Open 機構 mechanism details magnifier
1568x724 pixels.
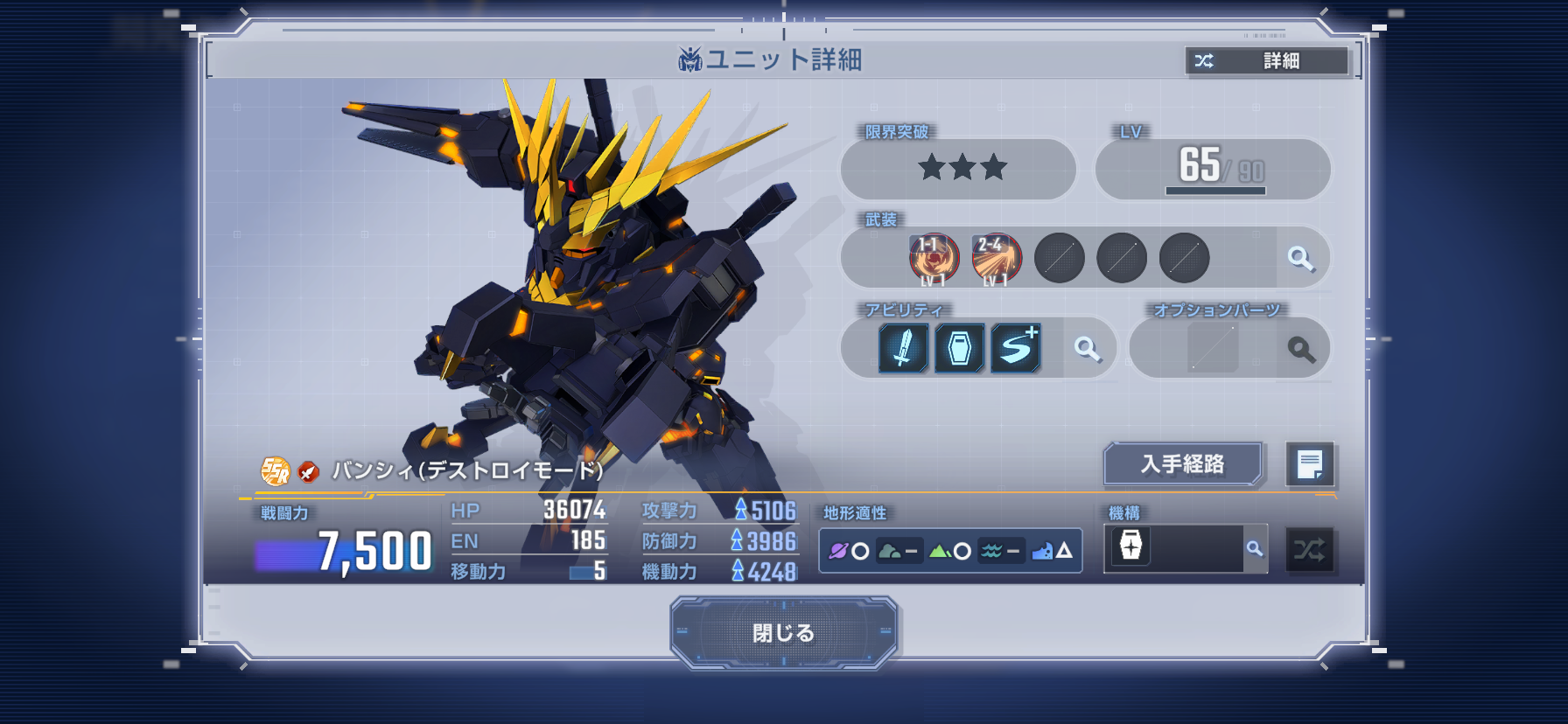pos(1255,549)
